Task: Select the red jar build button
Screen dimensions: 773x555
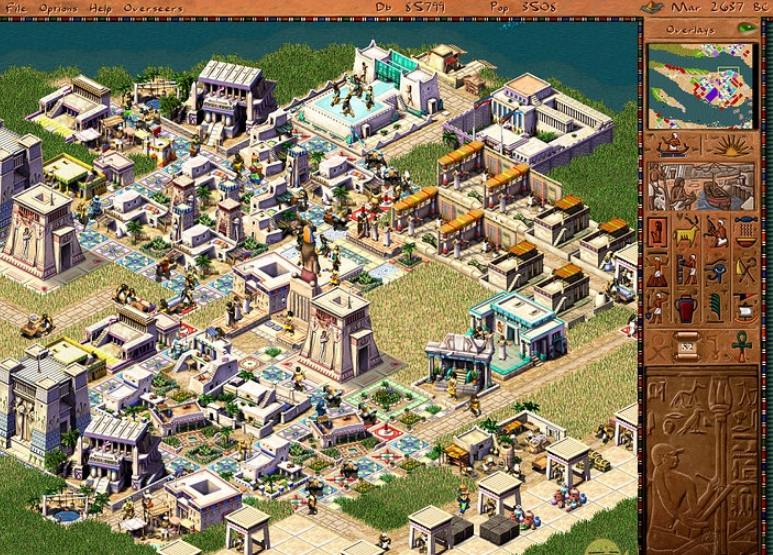Action: [687, 307]
